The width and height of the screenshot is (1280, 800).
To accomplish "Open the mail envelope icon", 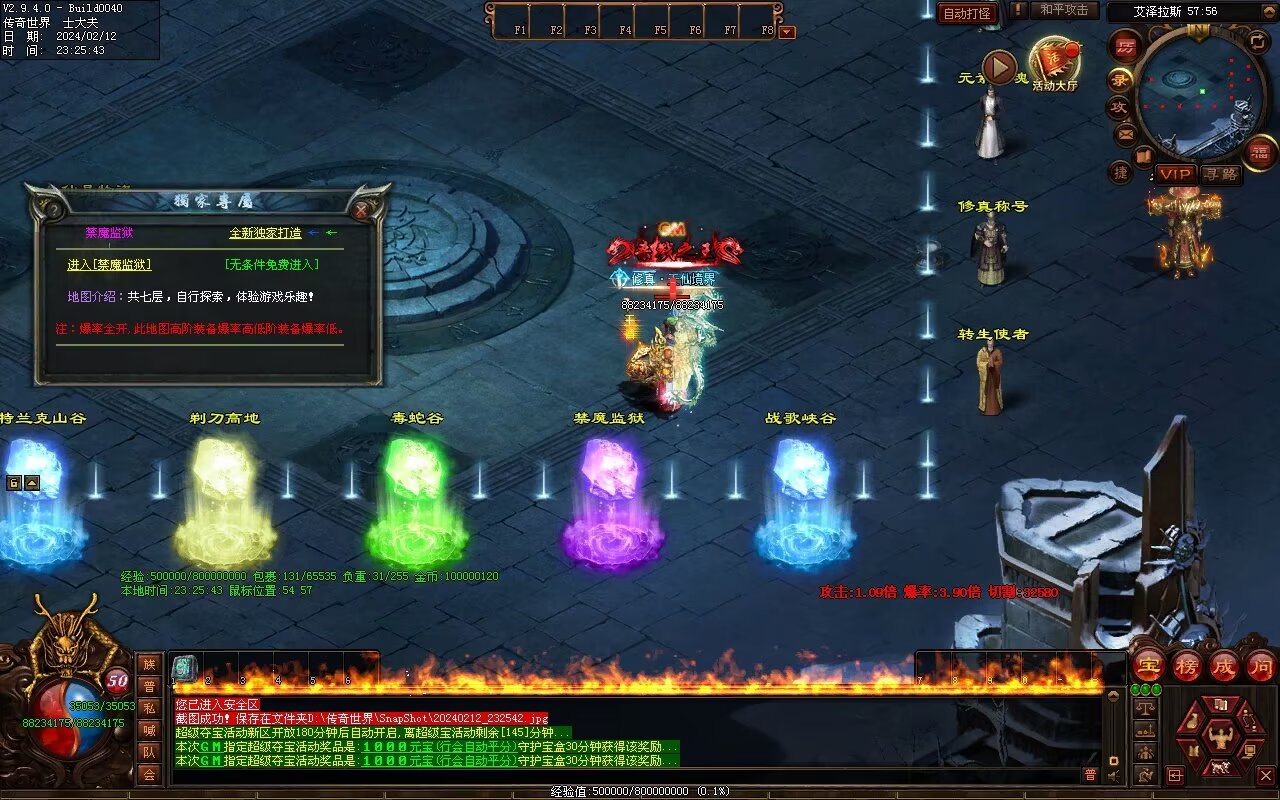I will 1126,133.
